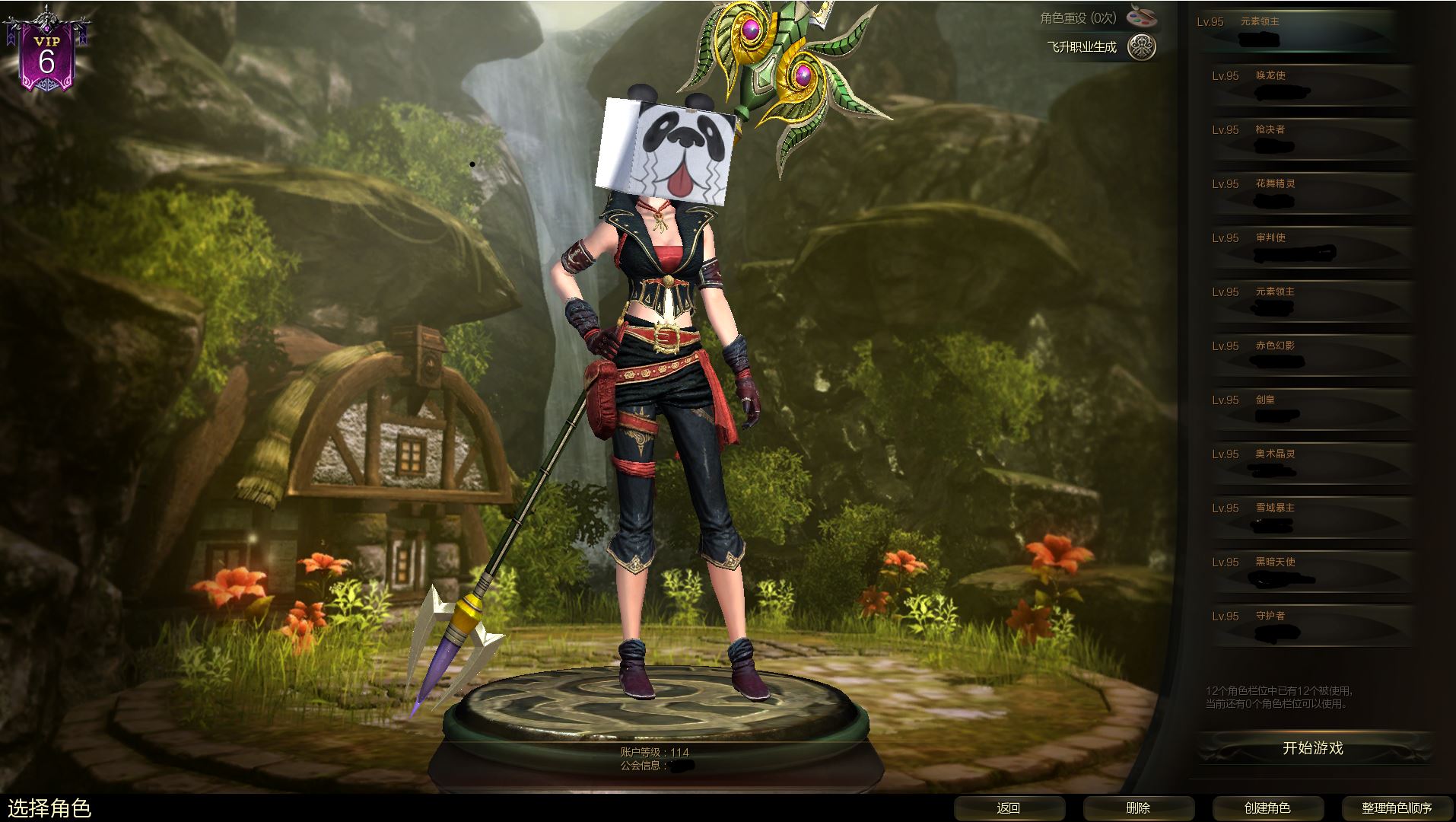Select the 花舞精灵 character row
Image resolution: width=1456 pixels, height=822 pixels.
1310,193
